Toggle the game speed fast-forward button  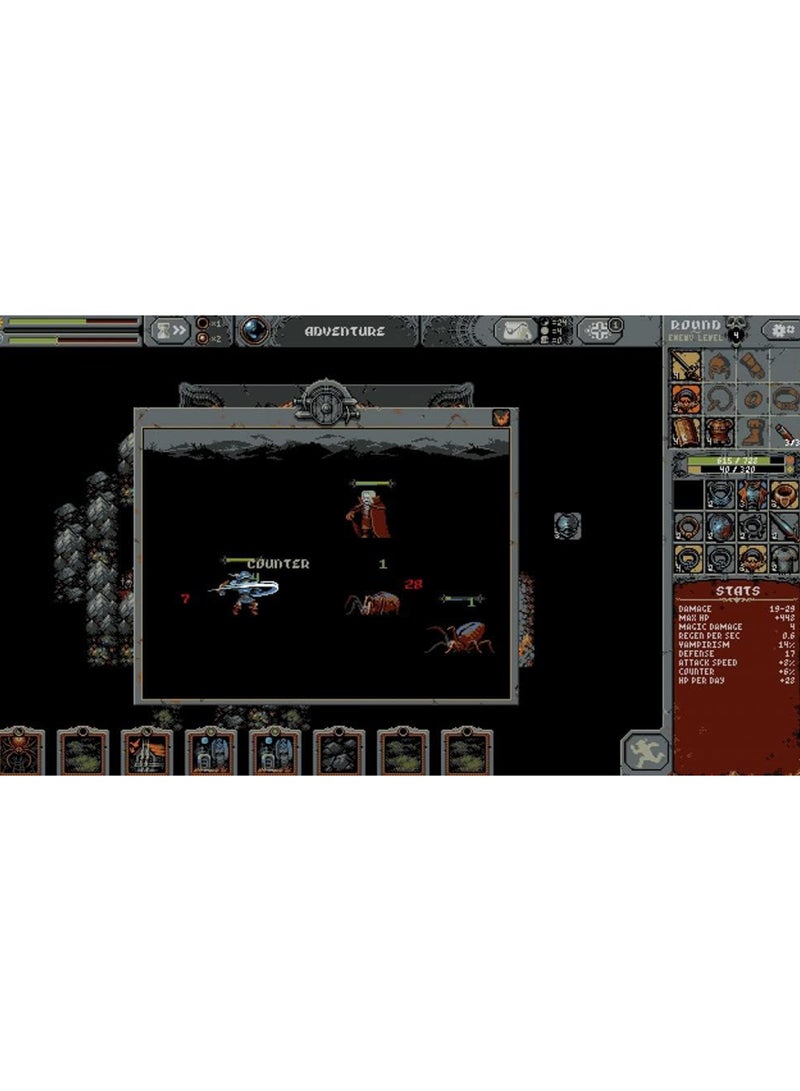click(170, 329)
